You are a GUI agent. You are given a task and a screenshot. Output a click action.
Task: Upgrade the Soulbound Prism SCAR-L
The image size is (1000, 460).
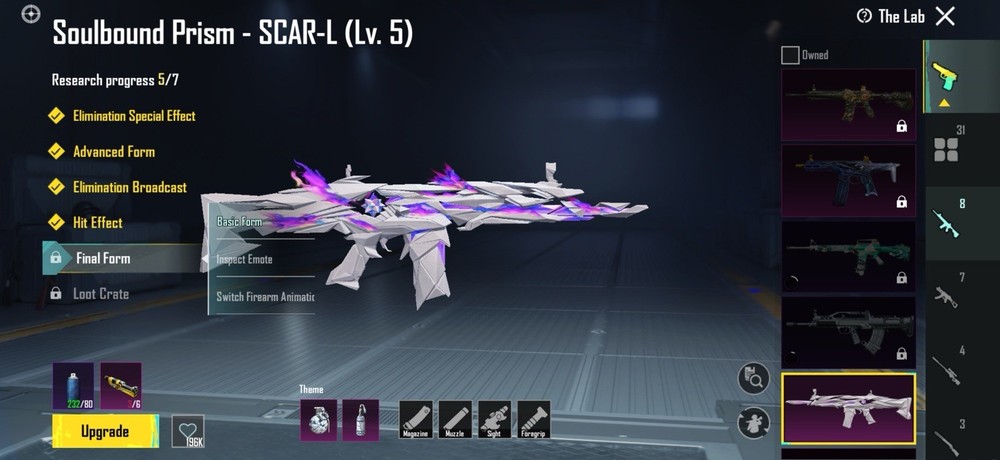(105, 432)
